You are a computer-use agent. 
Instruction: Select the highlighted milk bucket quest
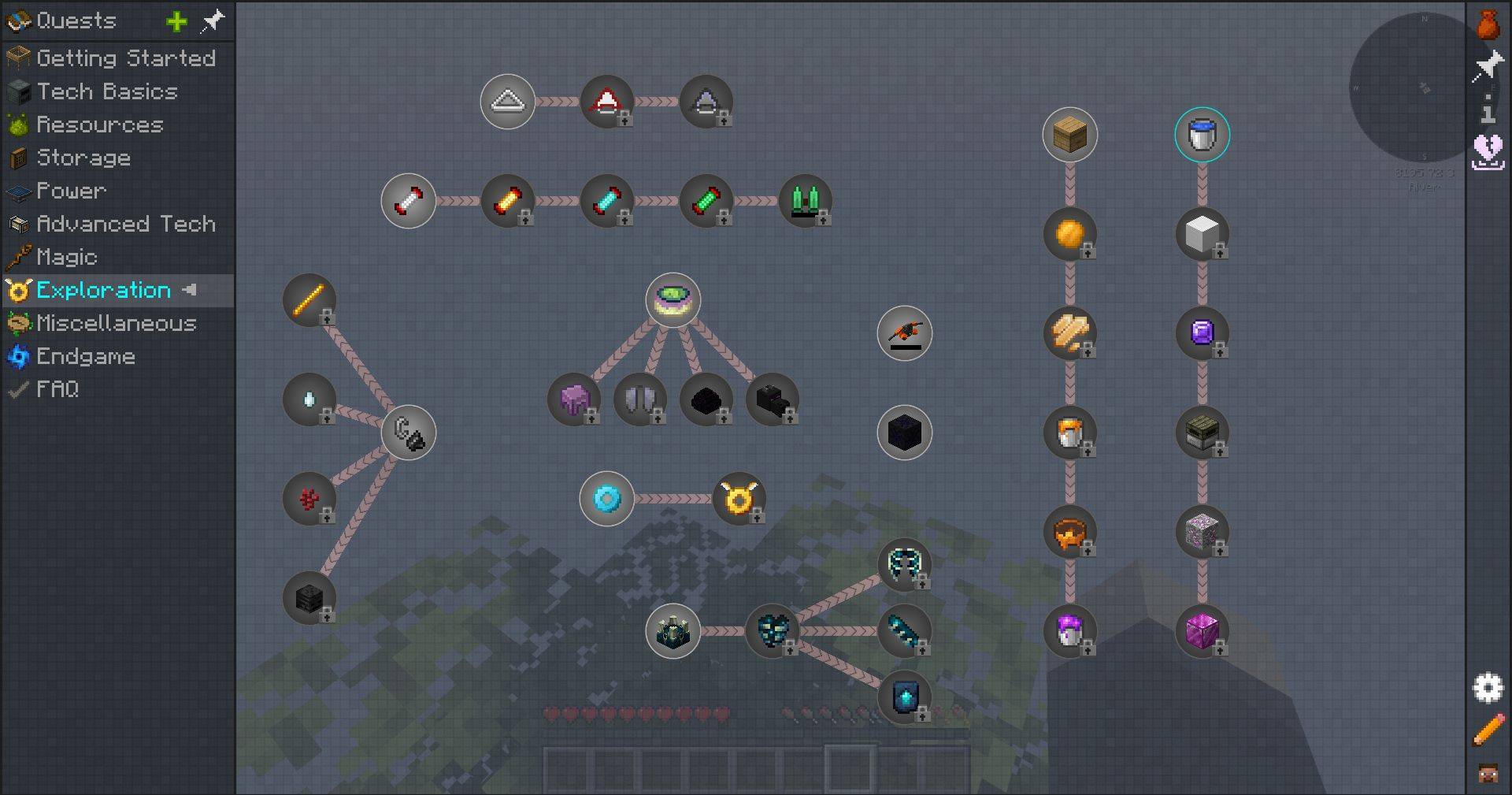[1203, 134]
